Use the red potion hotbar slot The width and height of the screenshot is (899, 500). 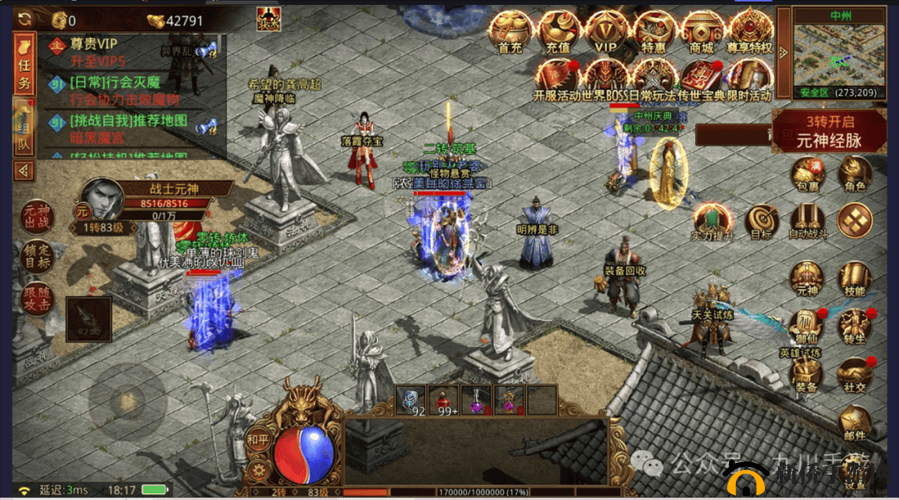click(x=442, y=398)
